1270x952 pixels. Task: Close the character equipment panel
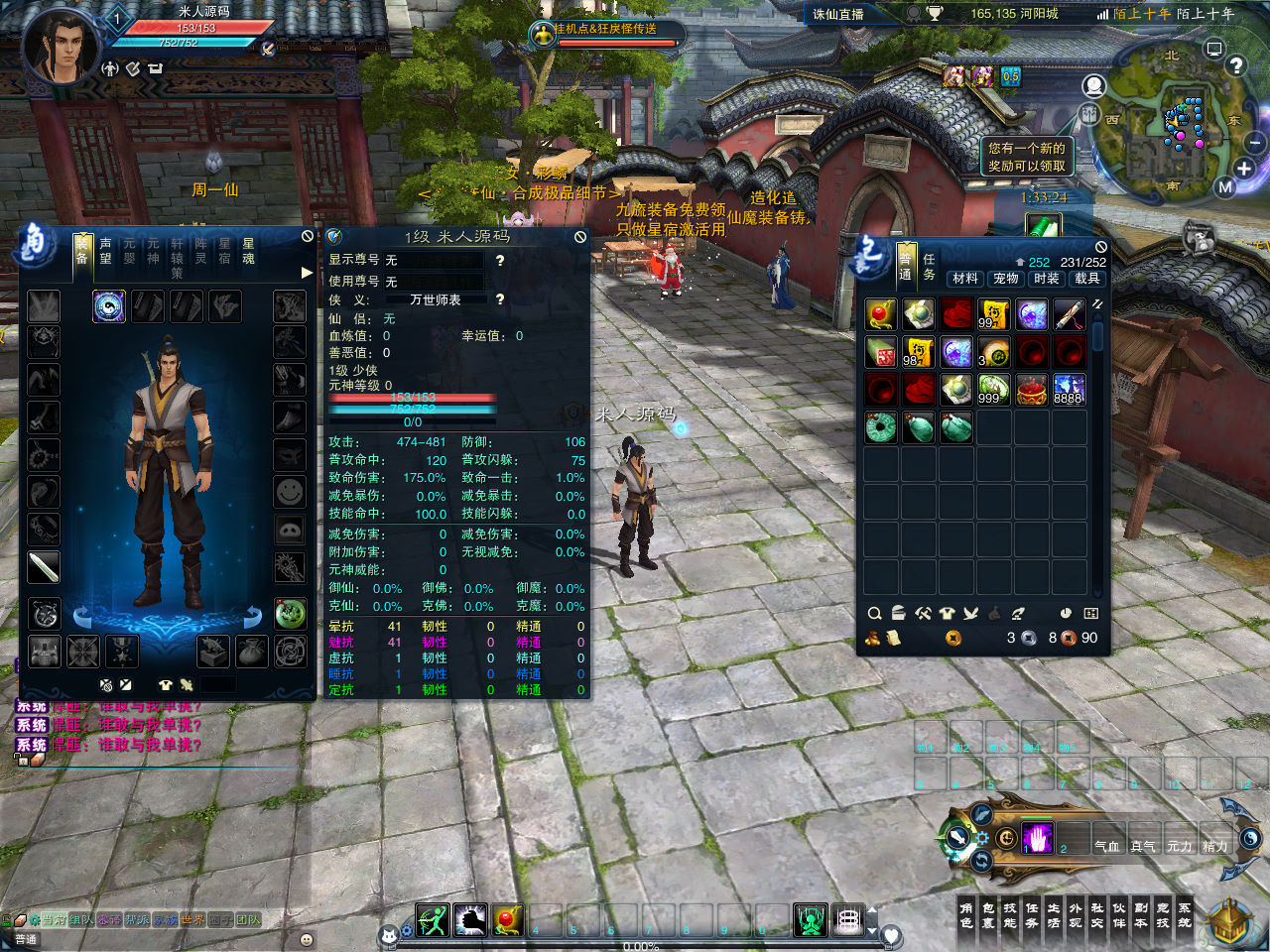point(308,236)
